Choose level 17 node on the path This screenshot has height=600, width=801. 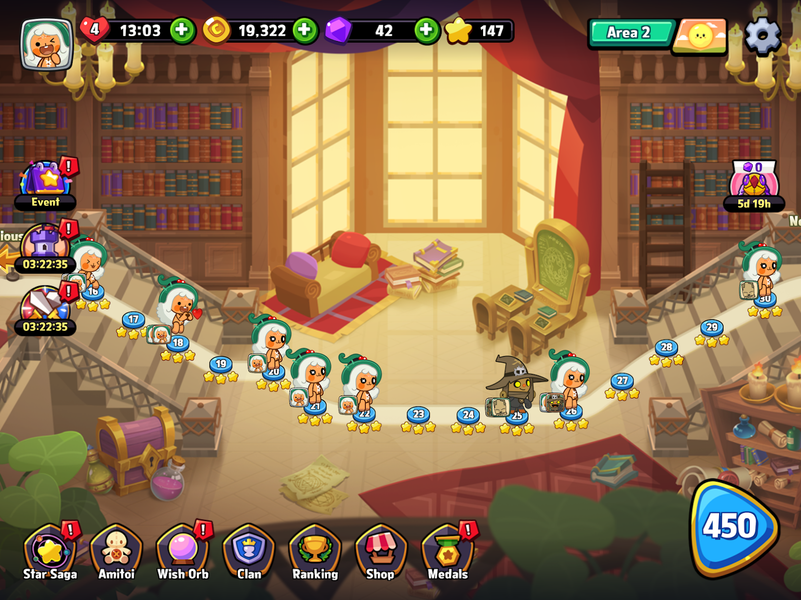(x=133, y=321)
